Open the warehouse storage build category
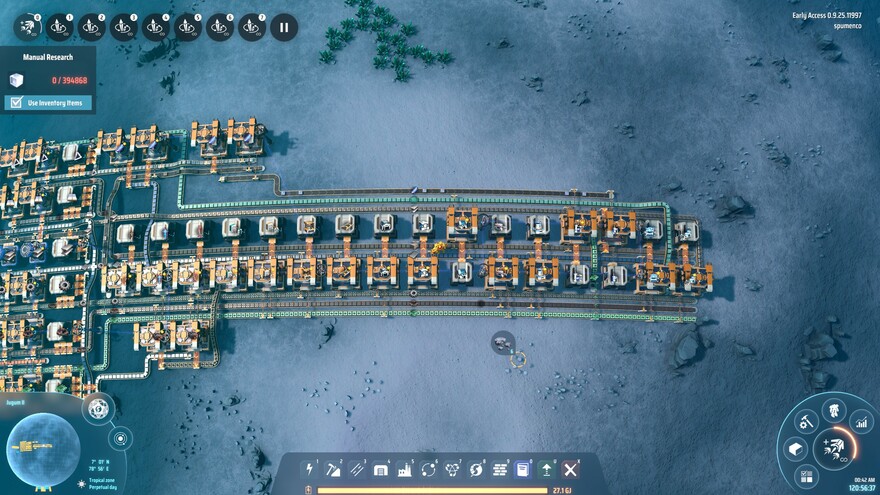880x495 pixels. (381, 469)
